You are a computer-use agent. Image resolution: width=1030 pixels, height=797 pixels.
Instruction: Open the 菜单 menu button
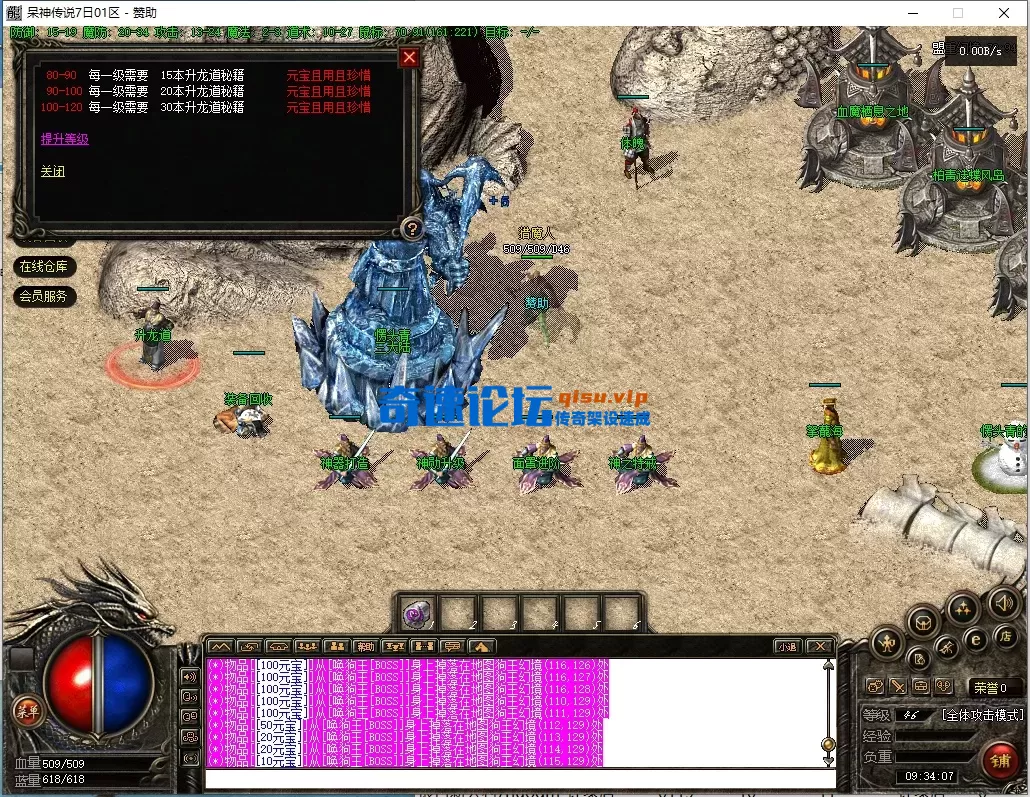coord(27,710)
